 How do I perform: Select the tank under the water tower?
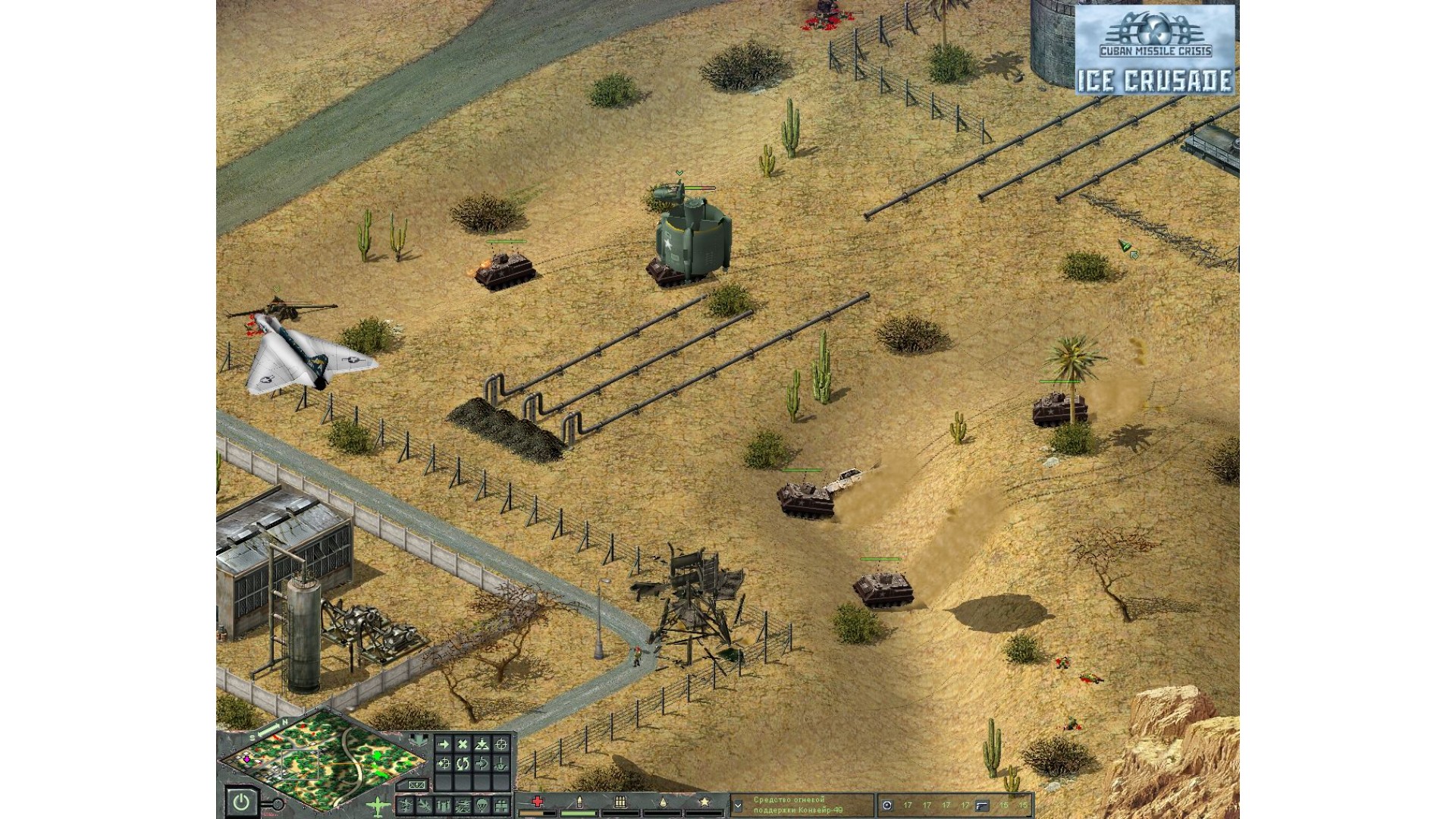[666, 273]
